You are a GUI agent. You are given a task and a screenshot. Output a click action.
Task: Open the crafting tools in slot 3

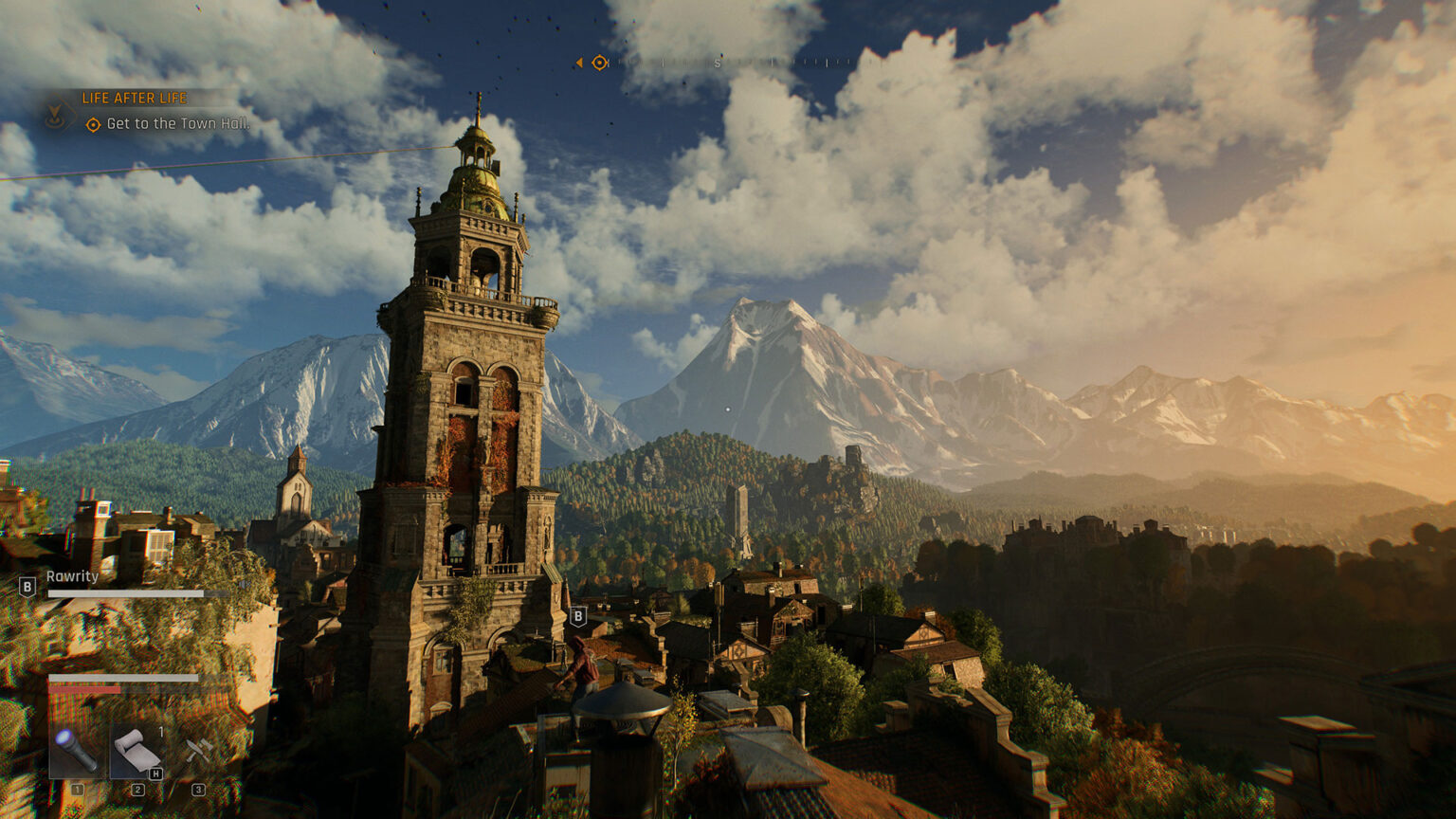pos(198,749)
